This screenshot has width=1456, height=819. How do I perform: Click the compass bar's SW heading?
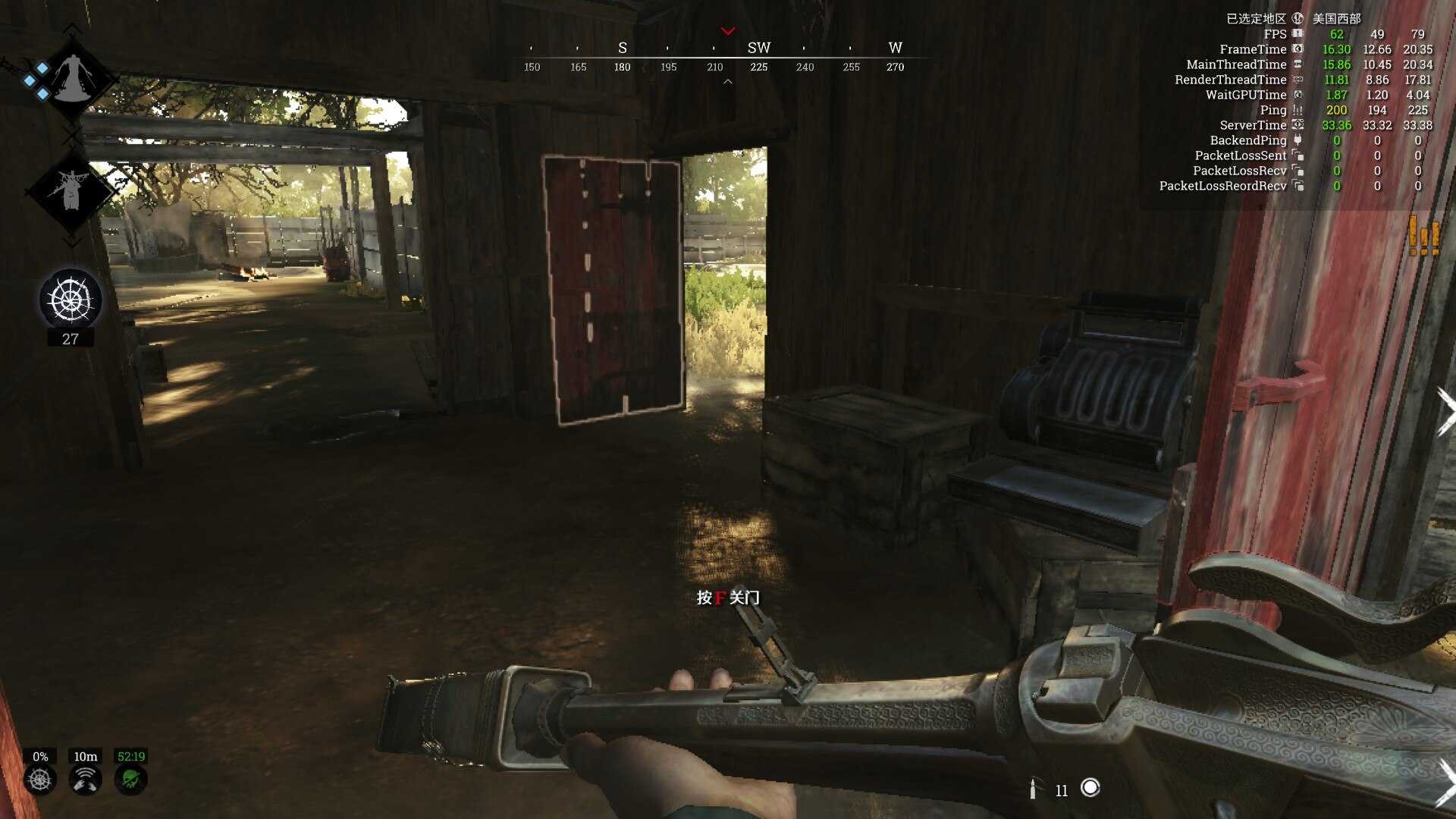point(758,49)
